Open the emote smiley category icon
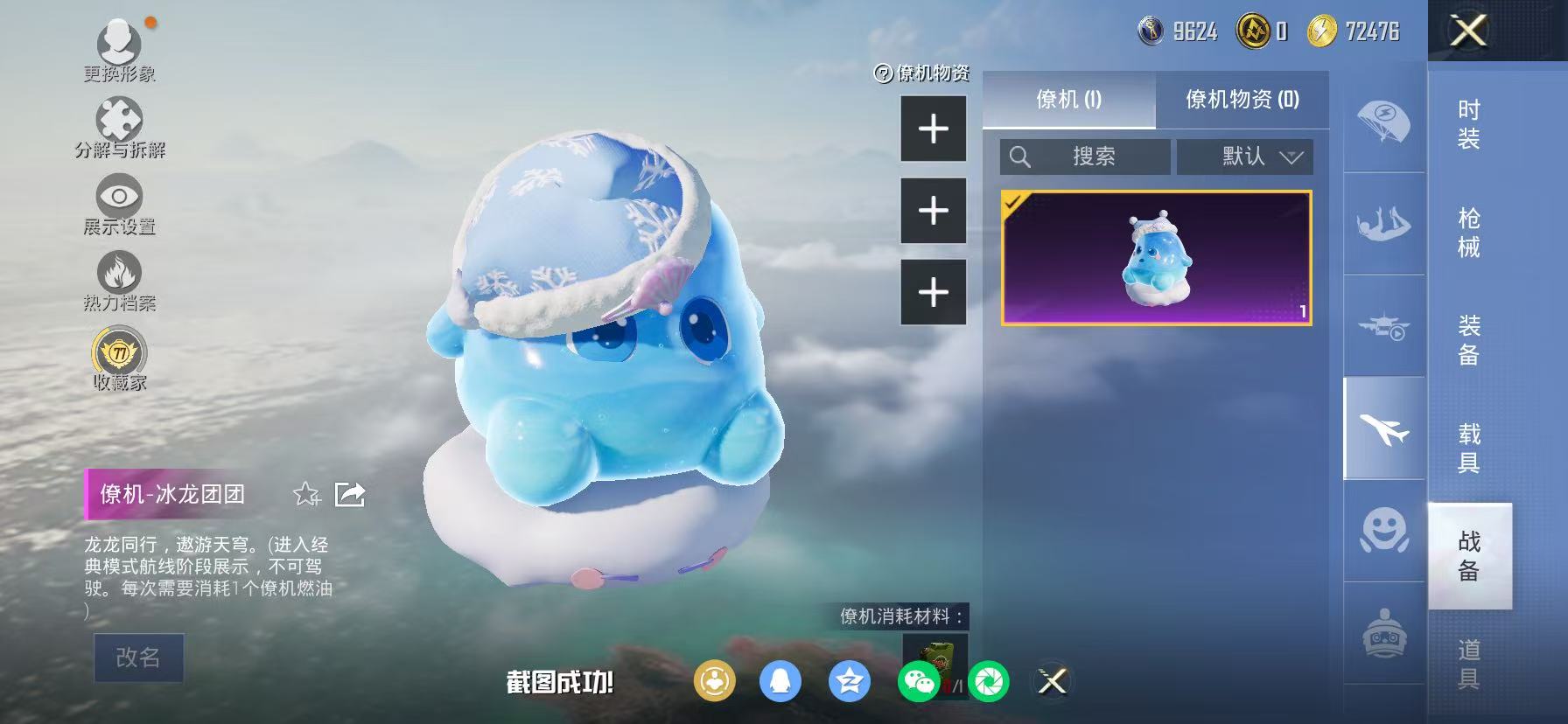The image size is (1568, 724). pyautogui.click(x=1381, y=532)
